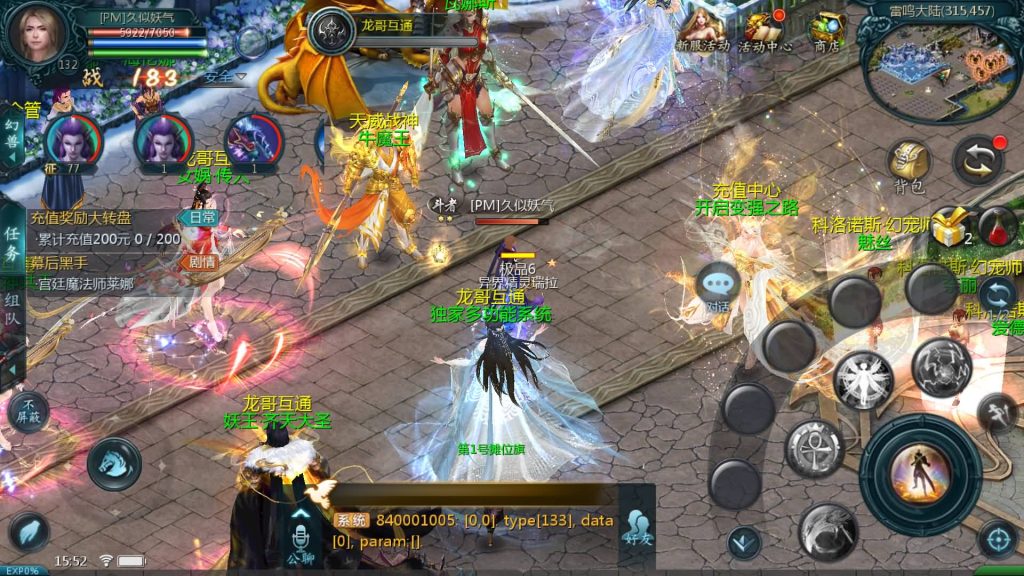Activate the scythe slash skill

pos(828,530)
